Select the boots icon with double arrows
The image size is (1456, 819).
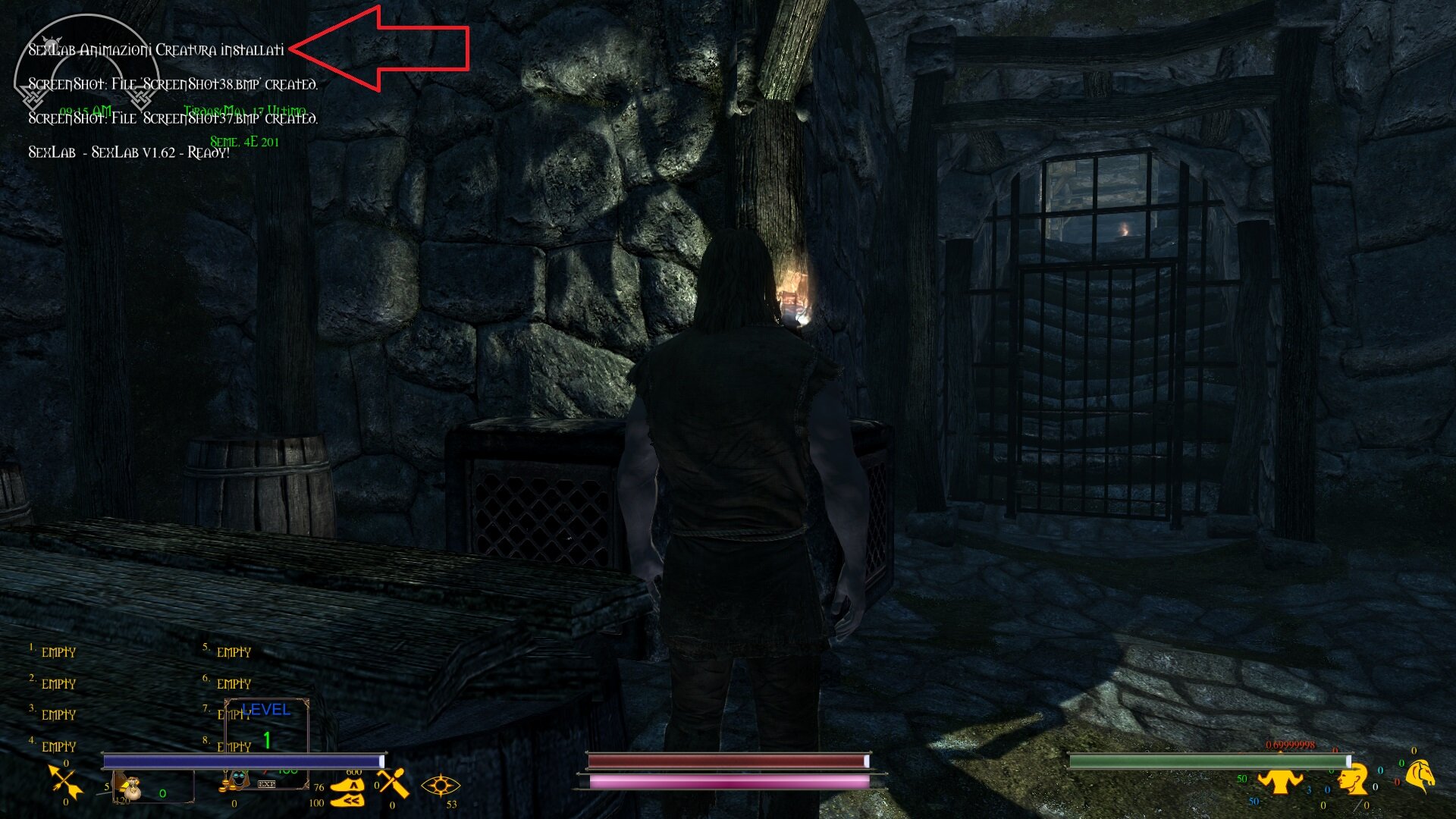pyautogui.click(x=347, y=800)
